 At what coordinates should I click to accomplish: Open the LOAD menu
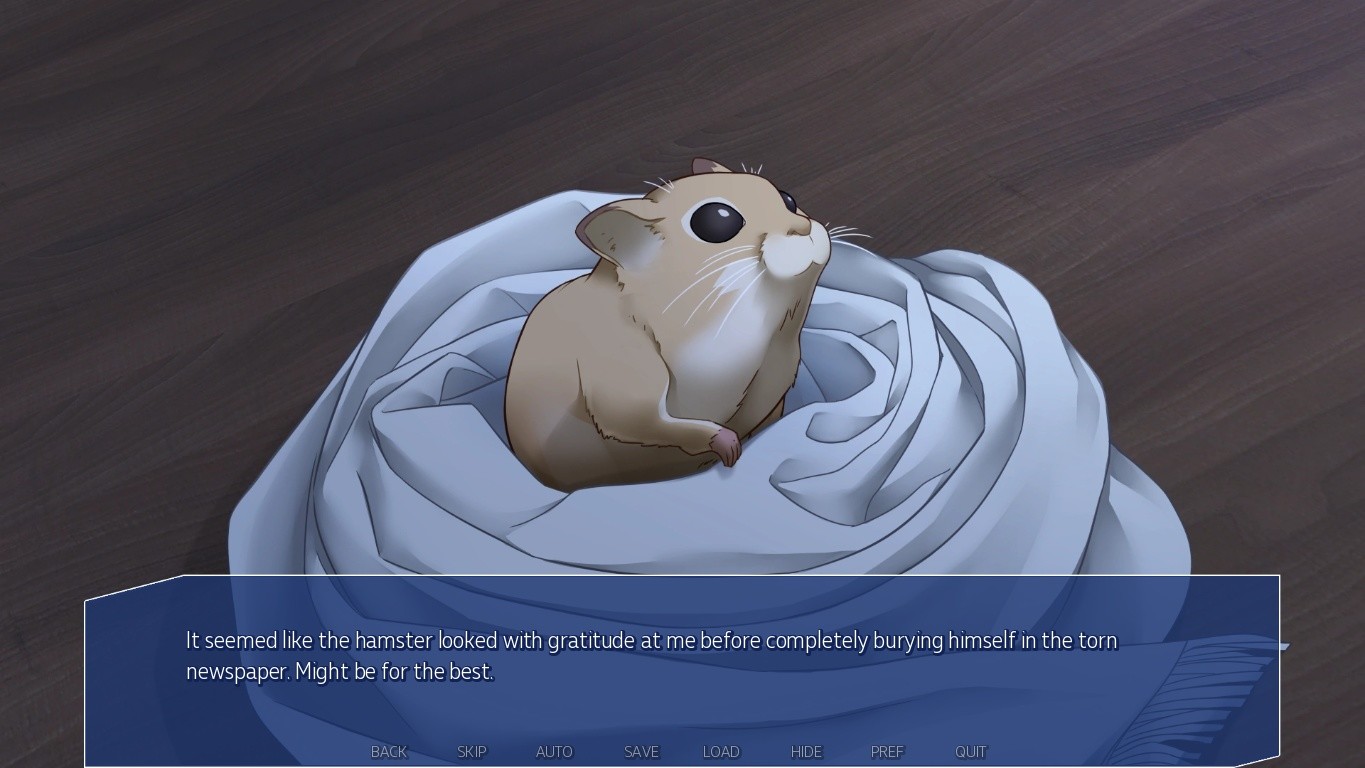point(721,752)
